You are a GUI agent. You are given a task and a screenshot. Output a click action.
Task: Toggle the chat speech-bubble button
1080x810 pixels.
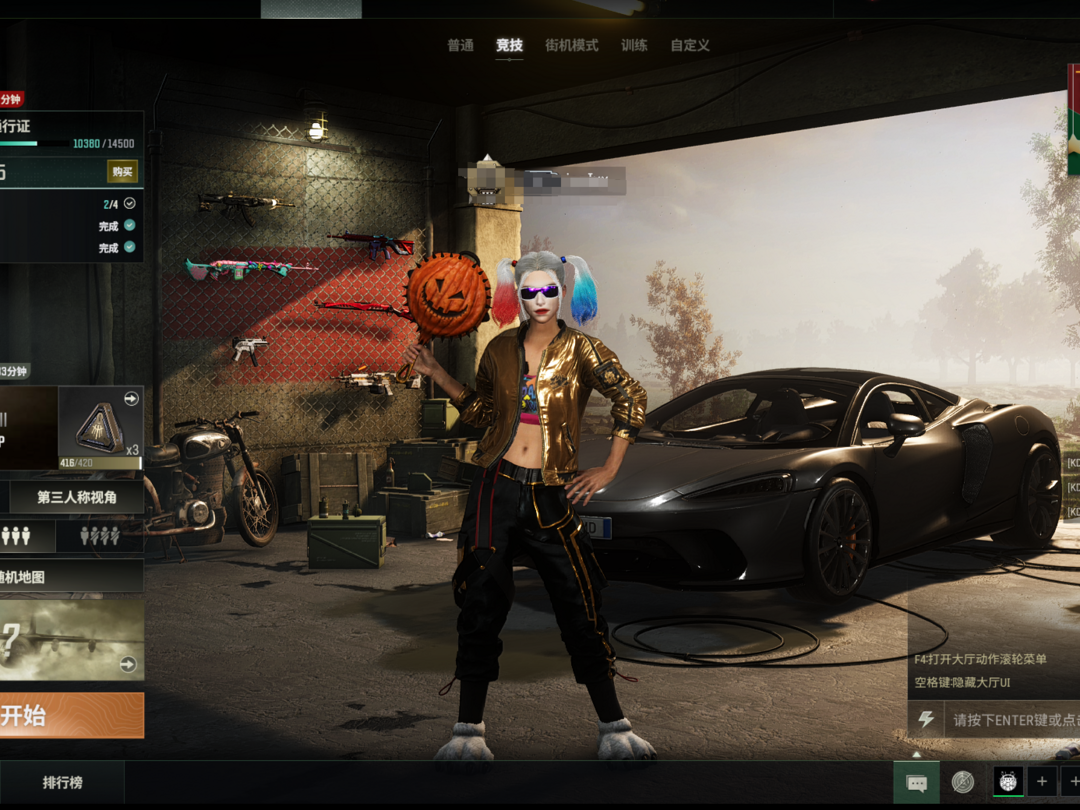(916, 783)
